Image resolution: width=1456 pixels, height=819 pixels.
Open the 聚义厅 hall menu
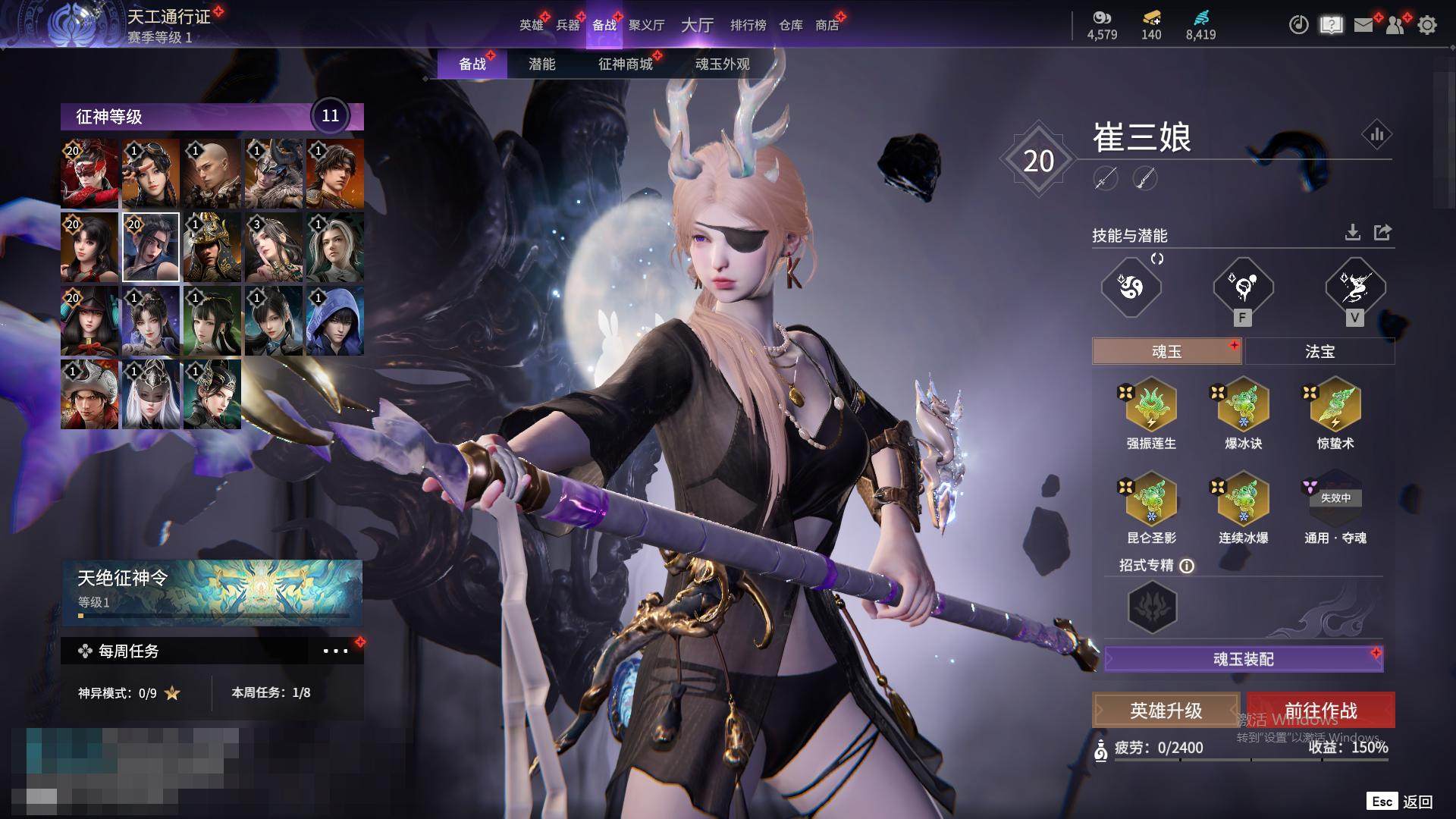tap(646, 25)
